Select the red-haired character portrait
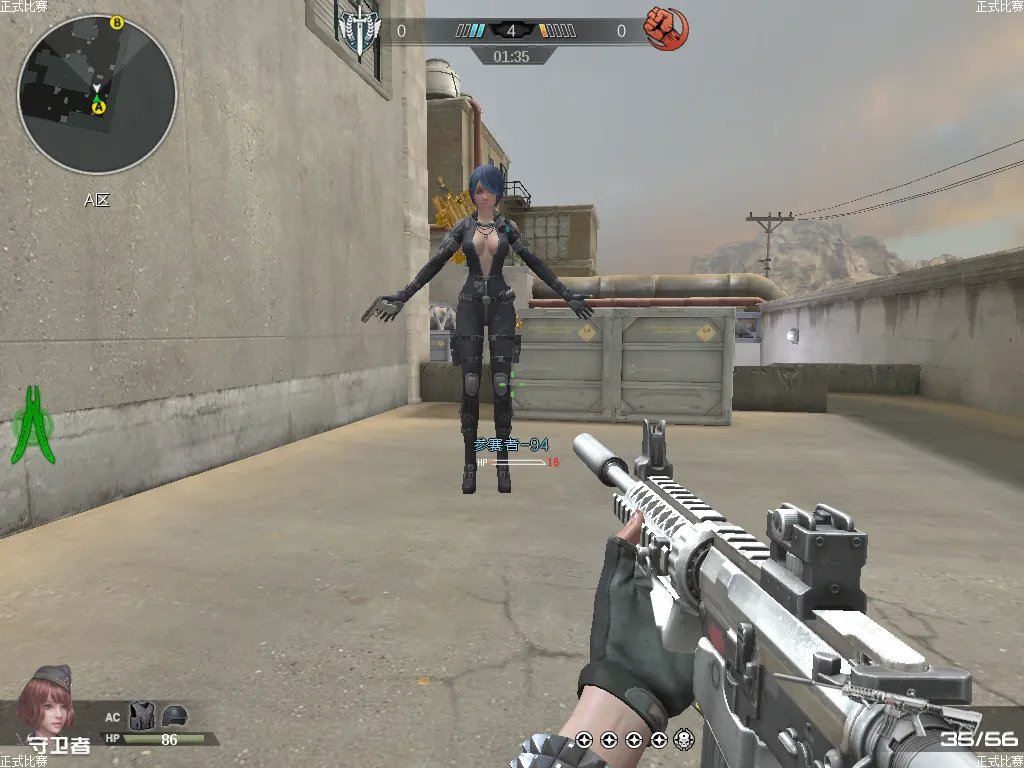The height and width of the screenshot is (768, 1024). click(48, 700)
